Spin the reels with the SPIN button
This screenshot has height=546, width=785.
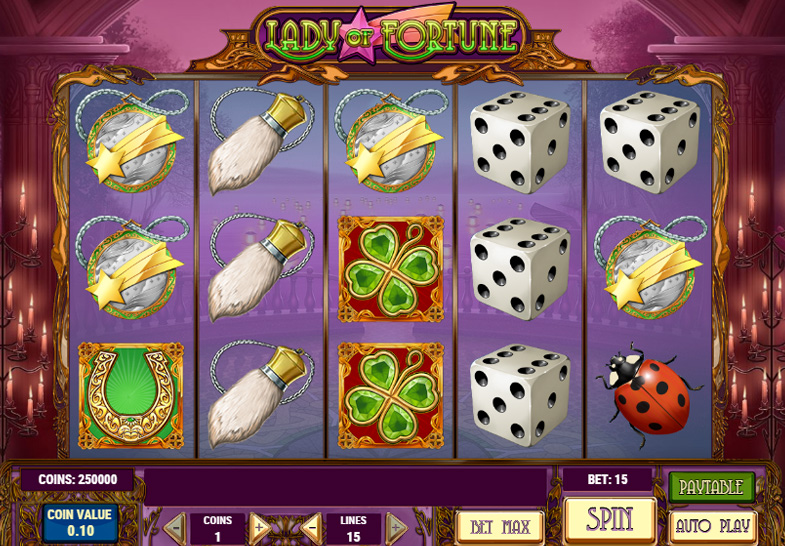pos(610,519)
